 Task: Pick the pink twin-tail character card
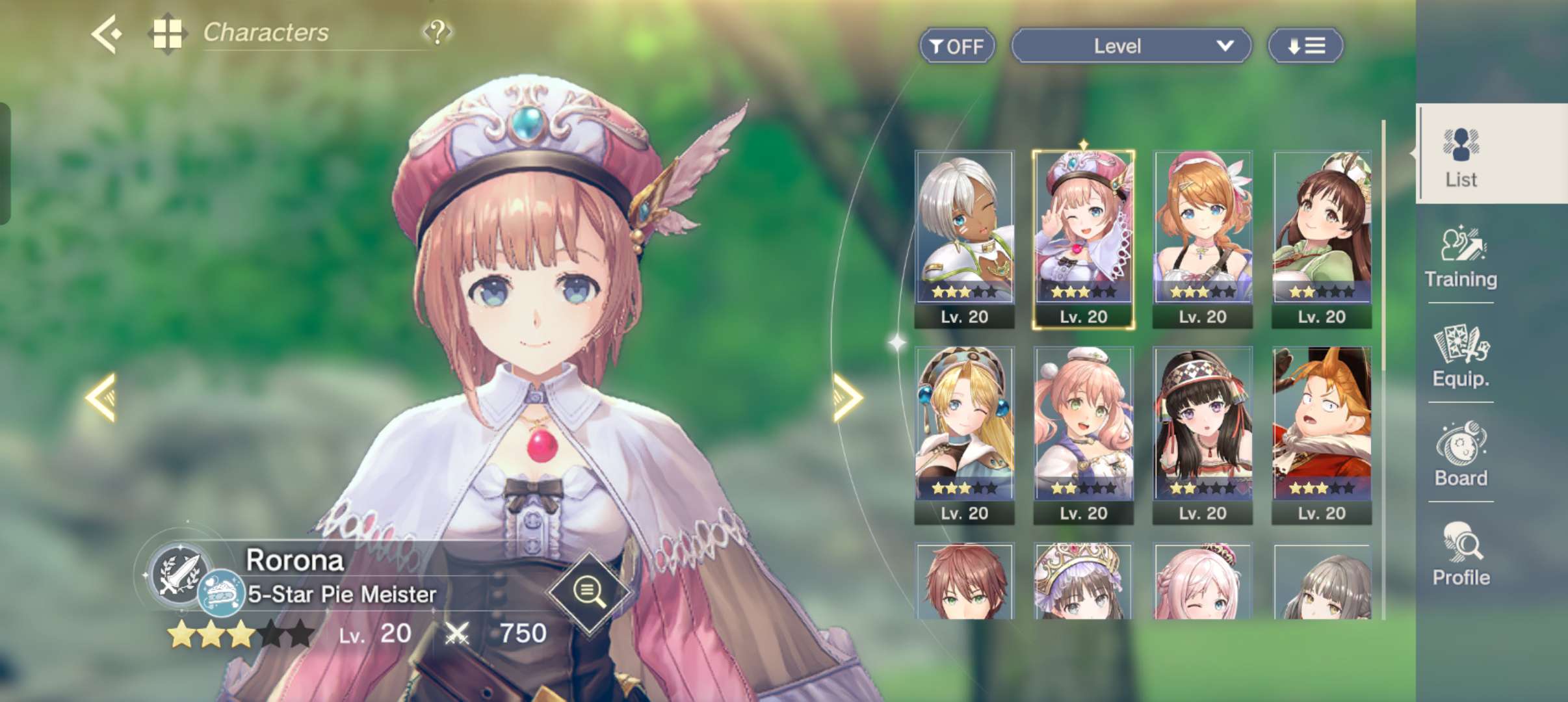point(1083,435)
